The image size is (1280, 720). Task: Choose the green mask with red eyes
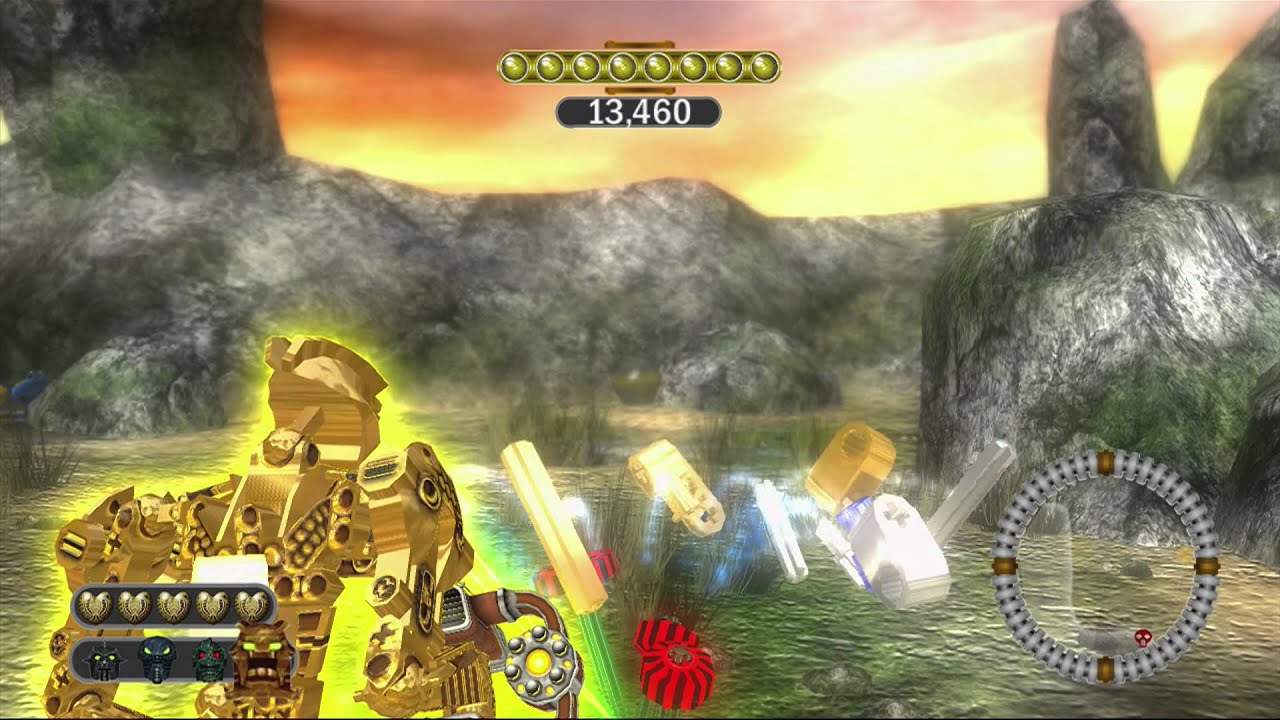coord(209,661)
